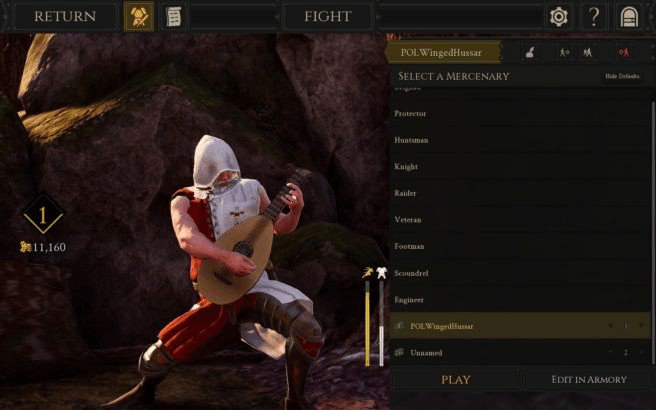
Task: Choose the Veteran mercenary
Action: click(409, 219)
